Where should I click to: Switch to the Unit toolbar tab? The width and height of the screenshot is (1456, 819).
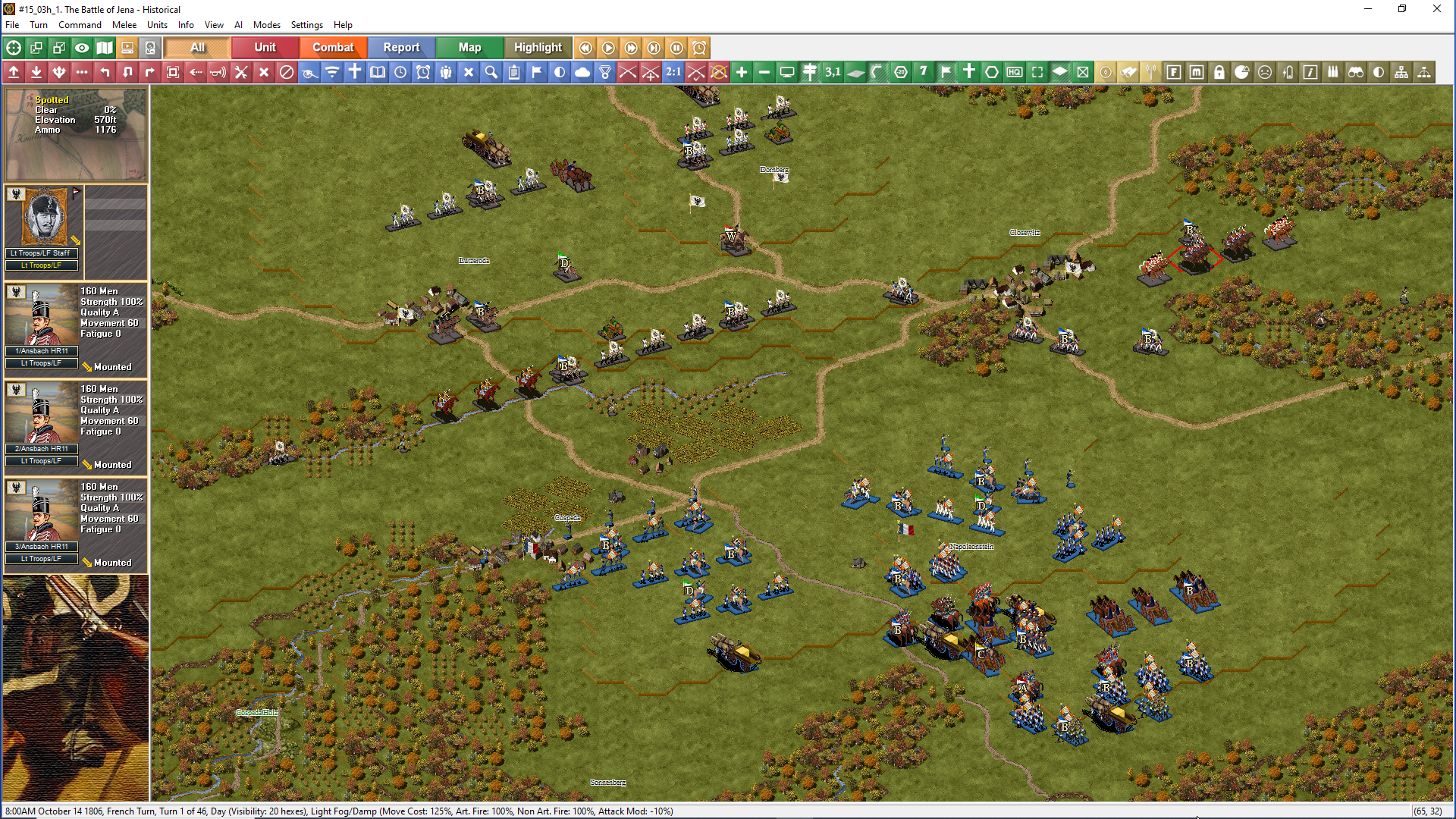click(265, 47)
